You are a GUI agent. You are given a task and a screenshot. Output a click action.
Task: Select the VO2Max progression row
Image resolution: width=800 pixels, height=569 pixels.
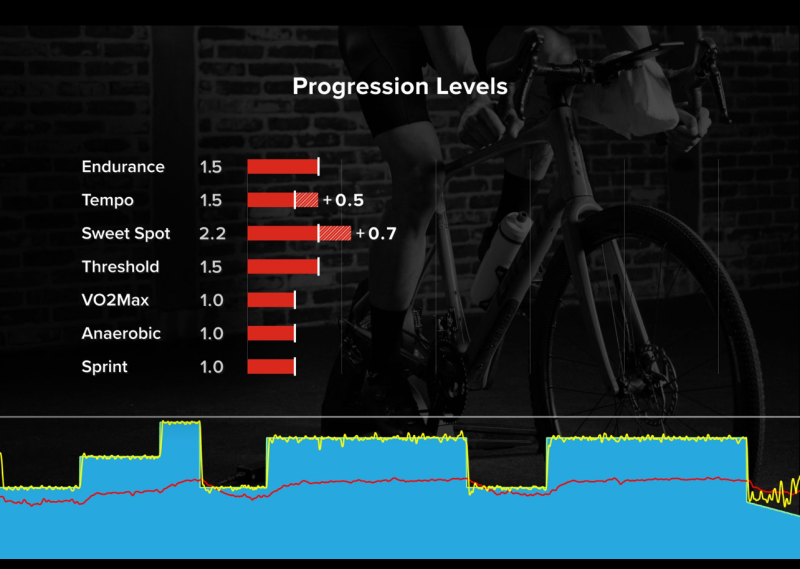click(115, 300)
